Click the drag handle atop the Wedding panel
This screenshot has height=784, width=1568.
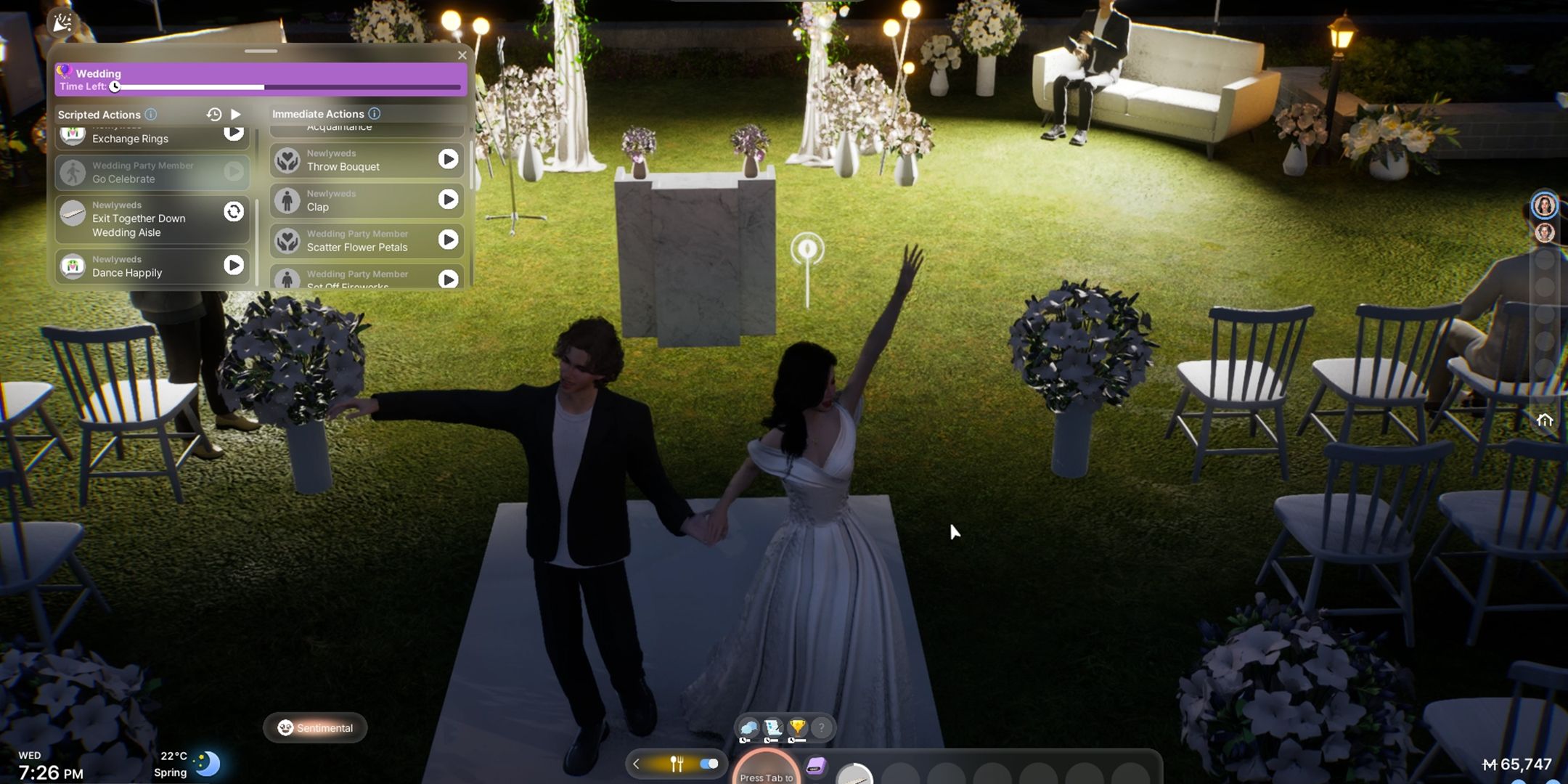click(x=261, y=51)
